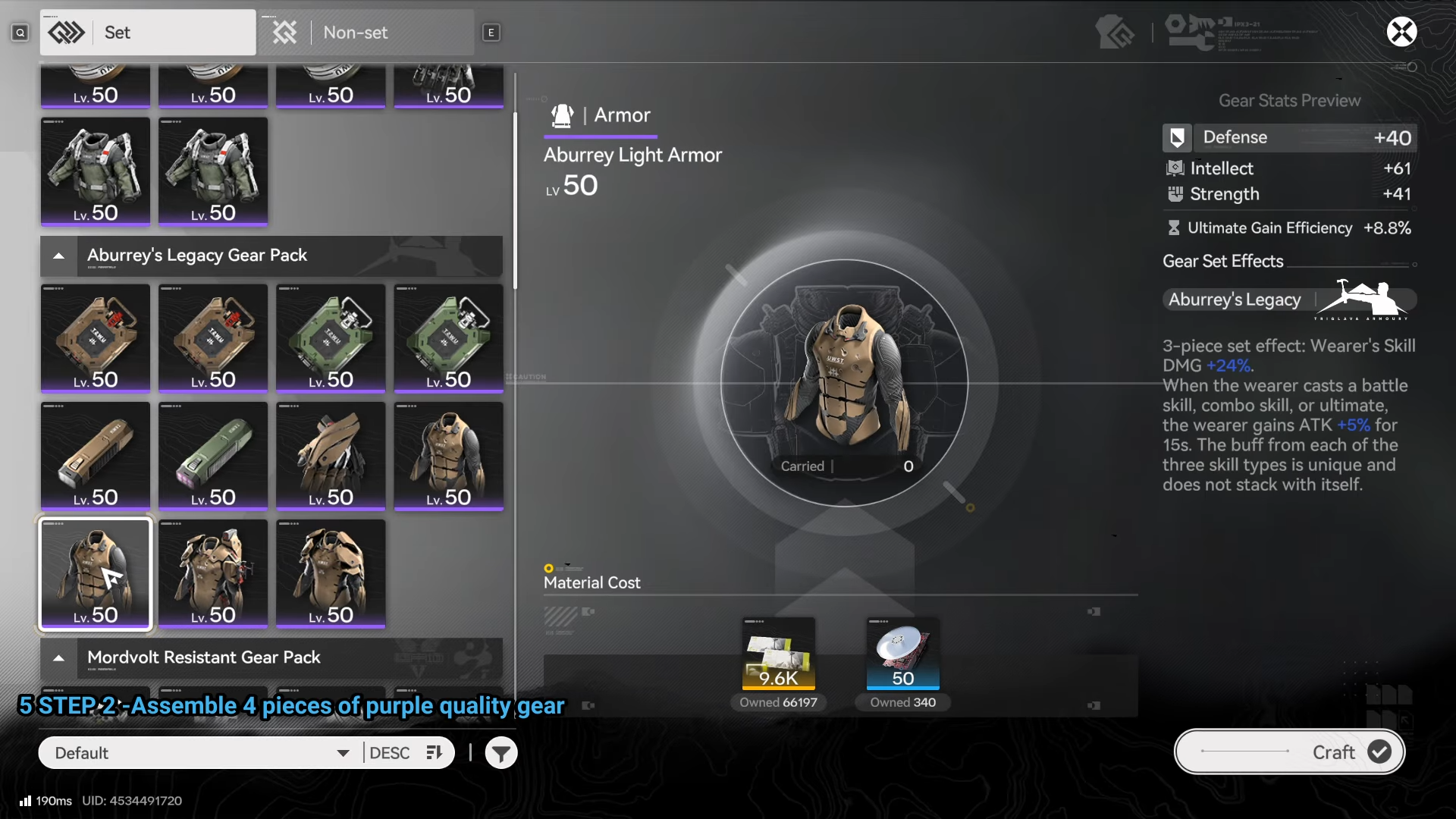Open the Aburrey's Legacy set effect
This screenshot has width=1456, height=819.
tap(1288, 300)
